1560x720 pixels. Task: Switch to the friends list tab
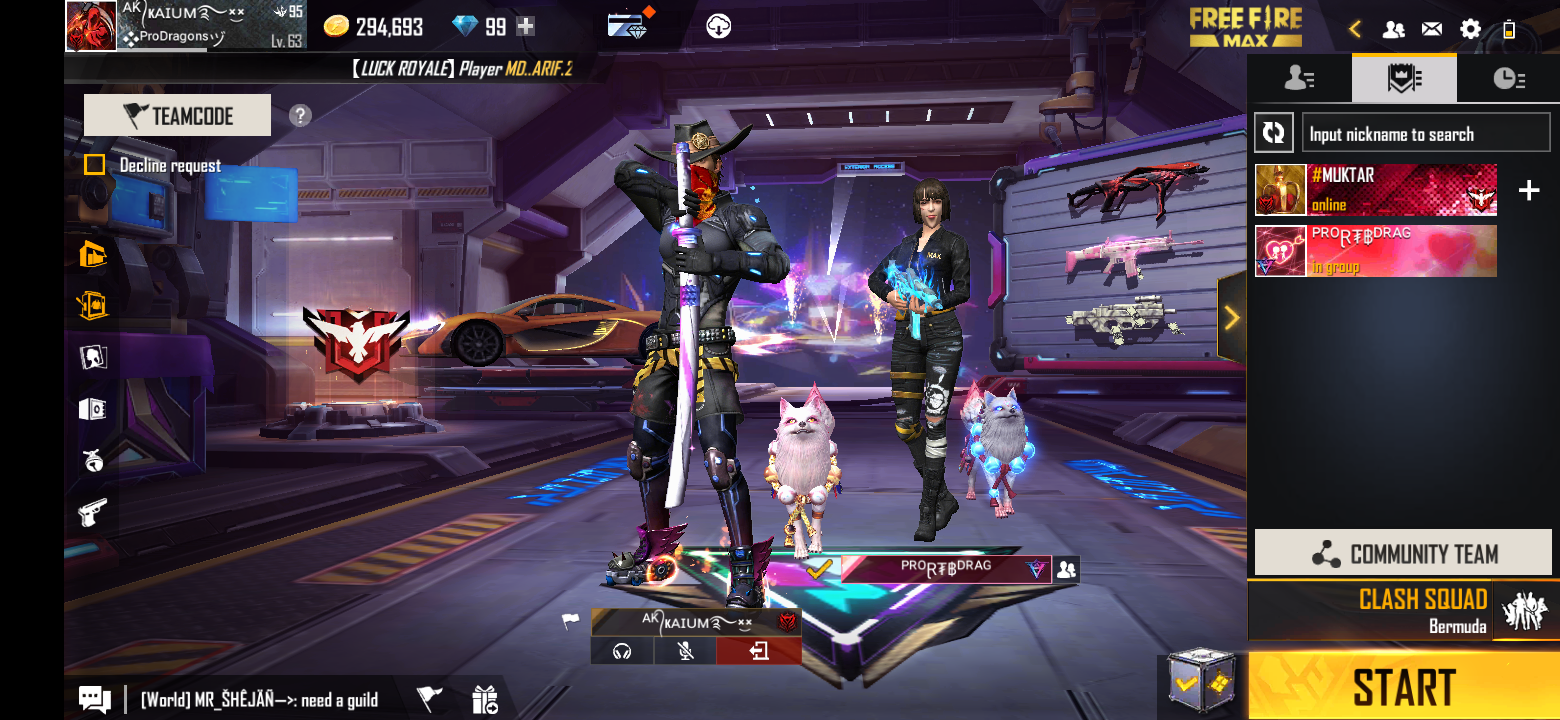[x=1299, y=79]
